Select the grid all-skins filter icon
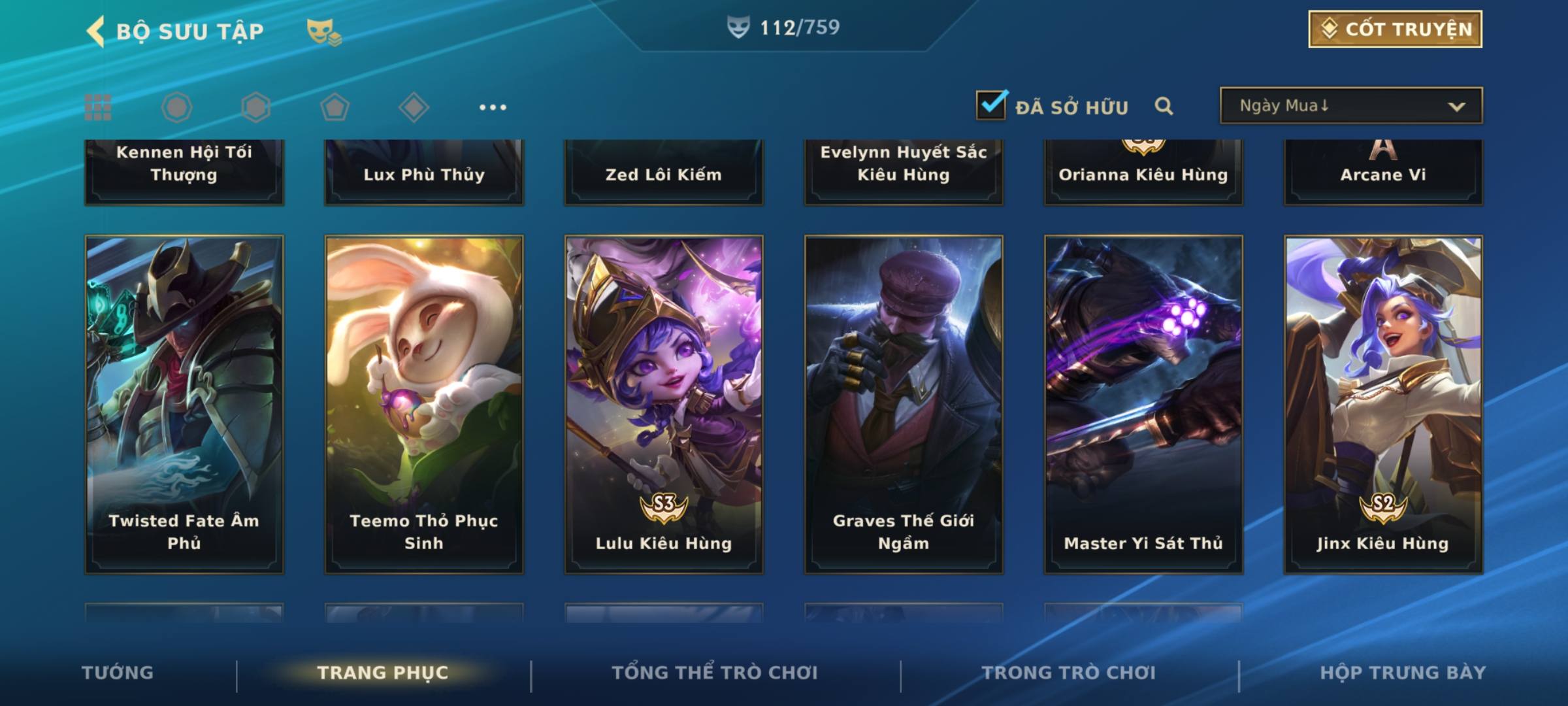1568x706 pixels. click(x=98, y=107)
